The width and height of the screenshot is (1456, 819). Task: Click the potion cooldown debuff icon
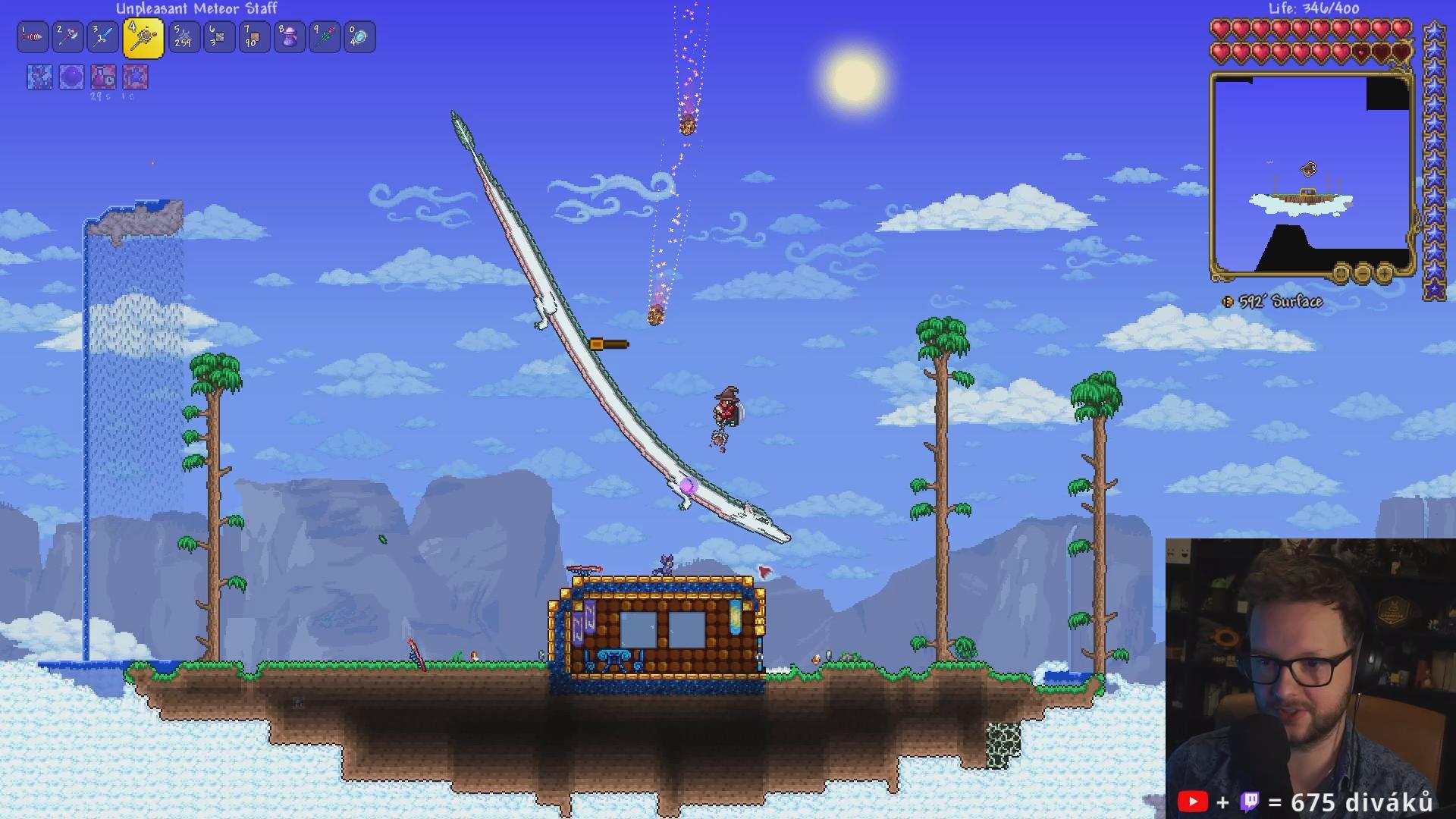103,77
